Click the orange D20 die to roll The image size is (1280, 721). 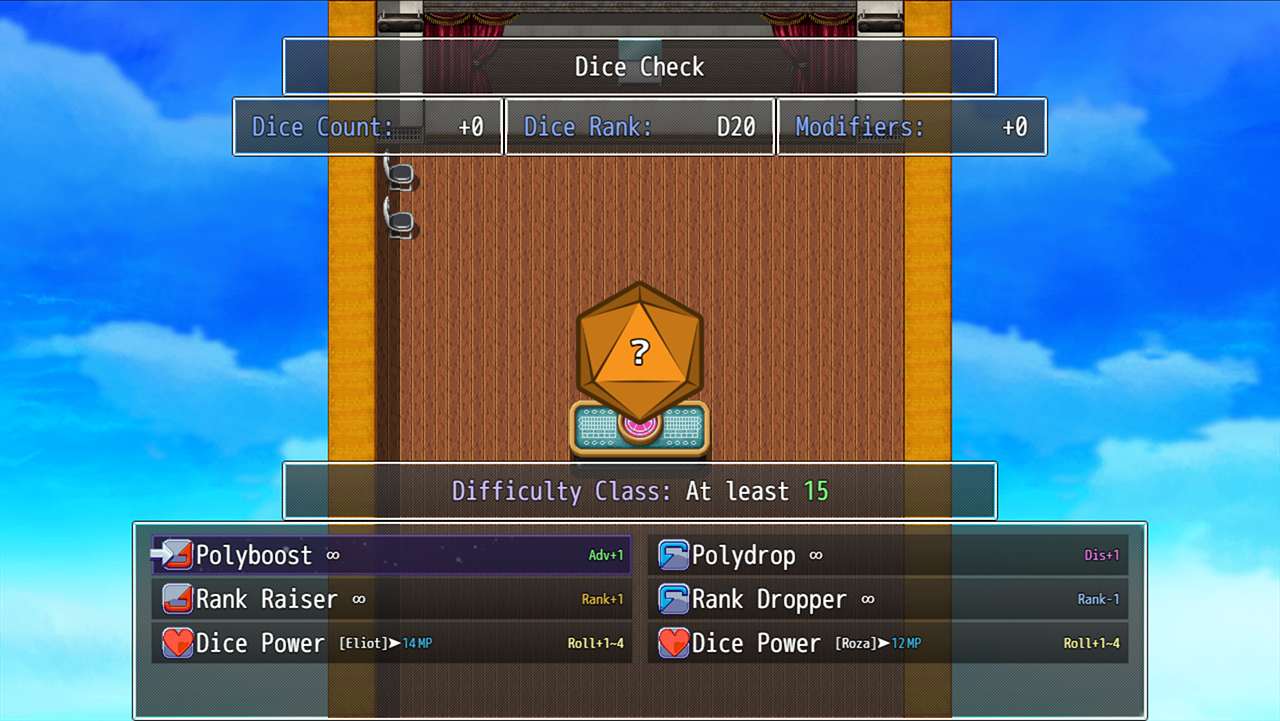pyautogui.click(x=640, y=351)
